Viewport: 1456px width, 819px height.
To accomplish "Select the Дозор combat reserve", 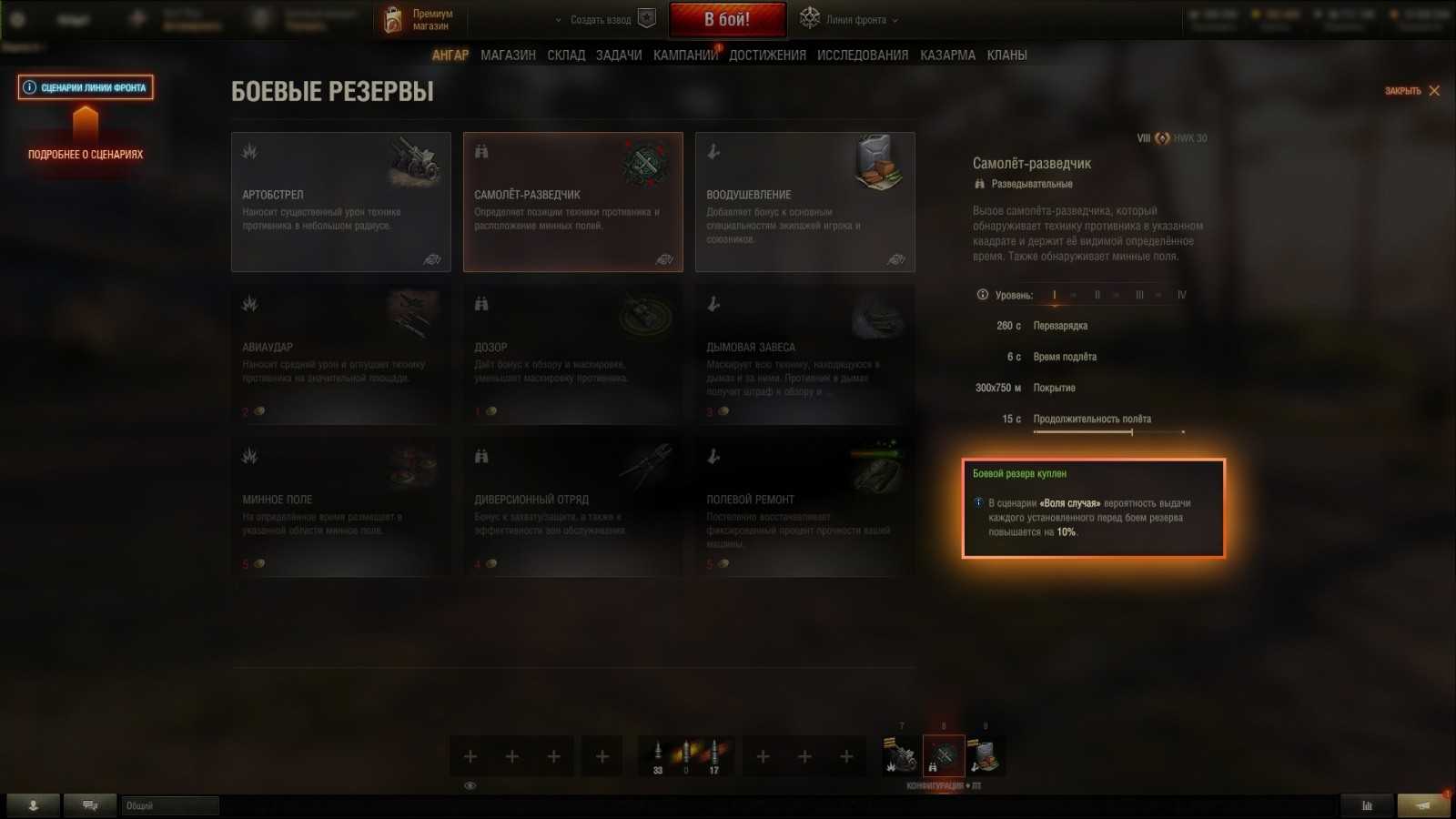I will click(x=572, y=355).
